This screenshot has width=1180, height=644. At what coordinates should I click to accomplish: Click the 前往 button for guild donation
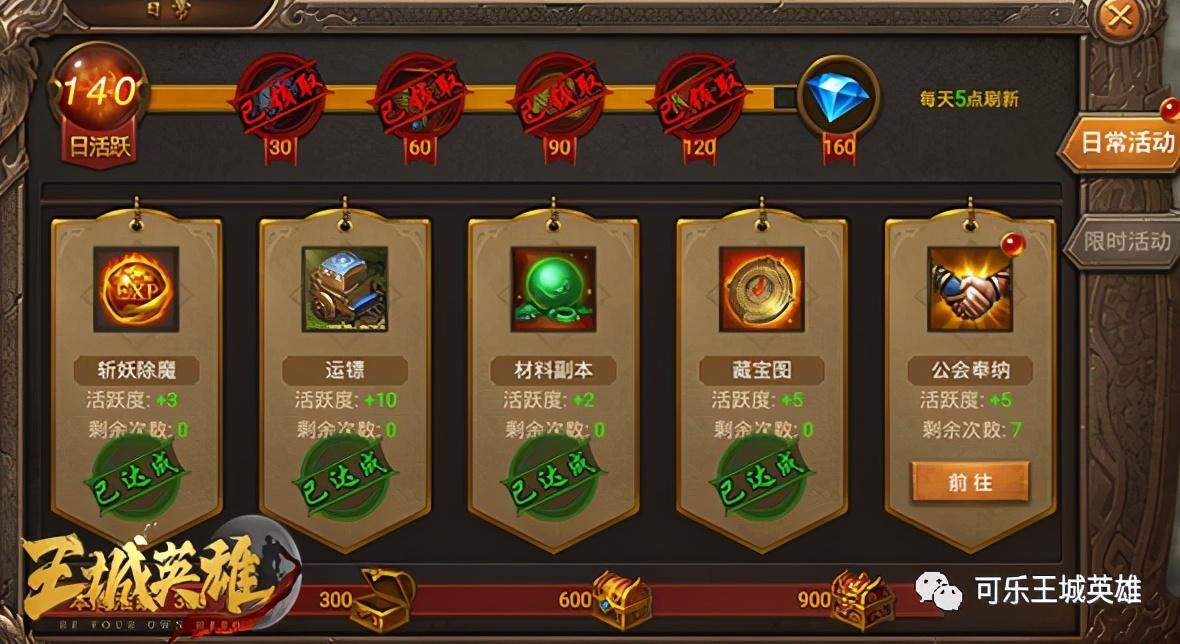969,482
